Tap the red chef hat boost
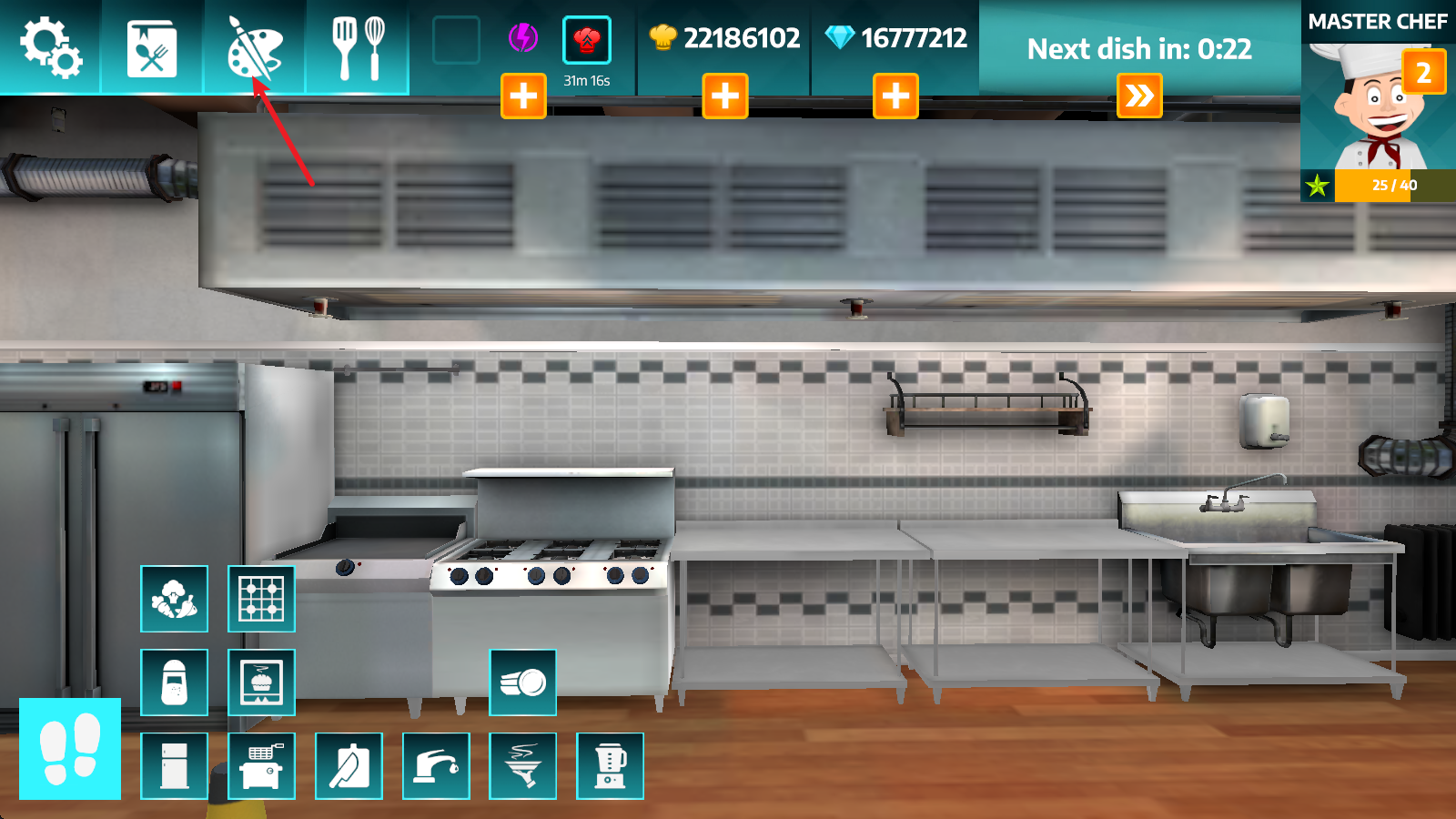The image size is (1456, 819). click(x=587, y=38)
